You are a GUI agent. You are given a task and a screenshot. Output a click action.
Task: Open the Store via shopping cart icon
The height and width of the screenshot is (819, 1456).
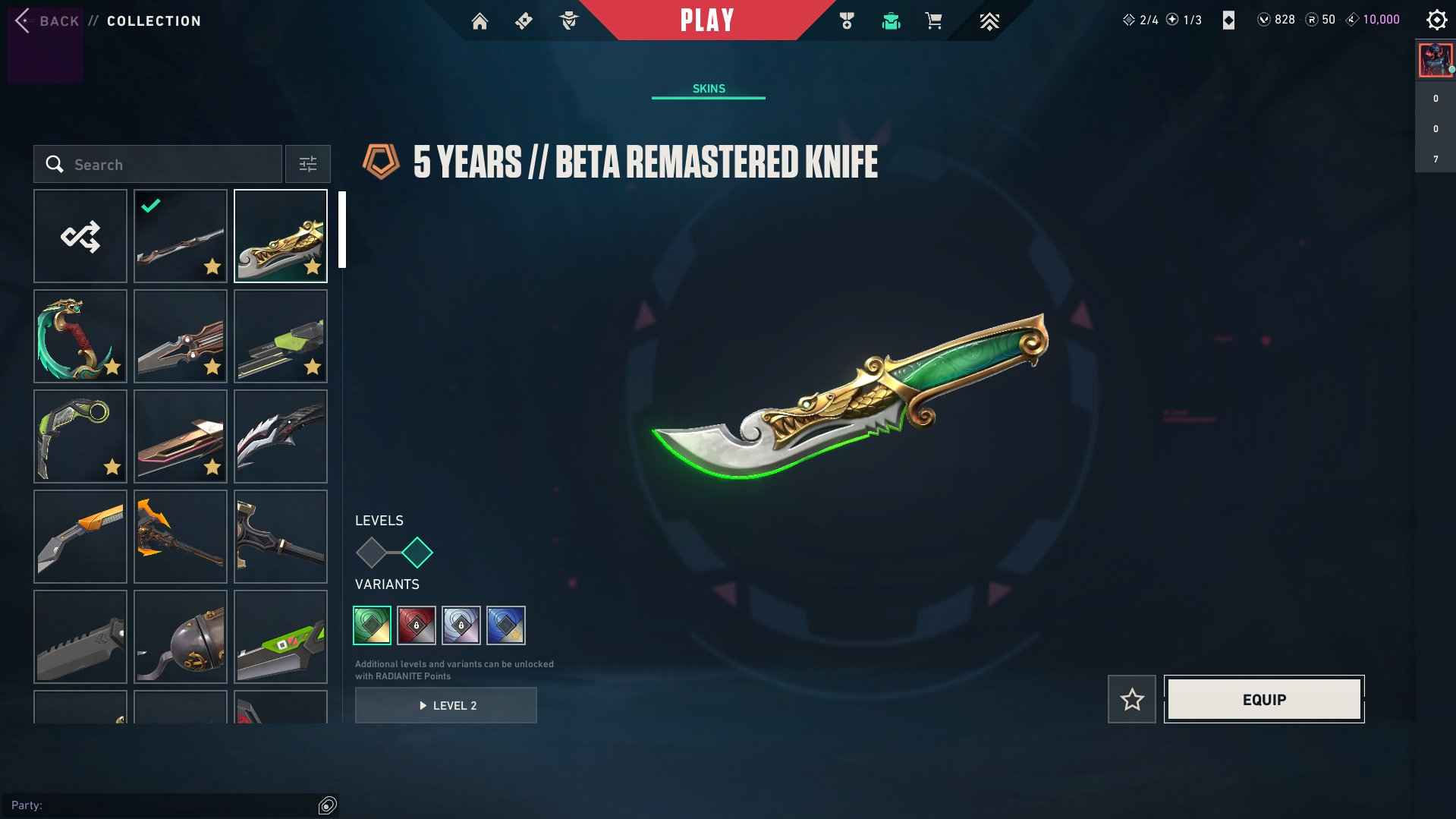pyautogui.click(x=934, y=20)
